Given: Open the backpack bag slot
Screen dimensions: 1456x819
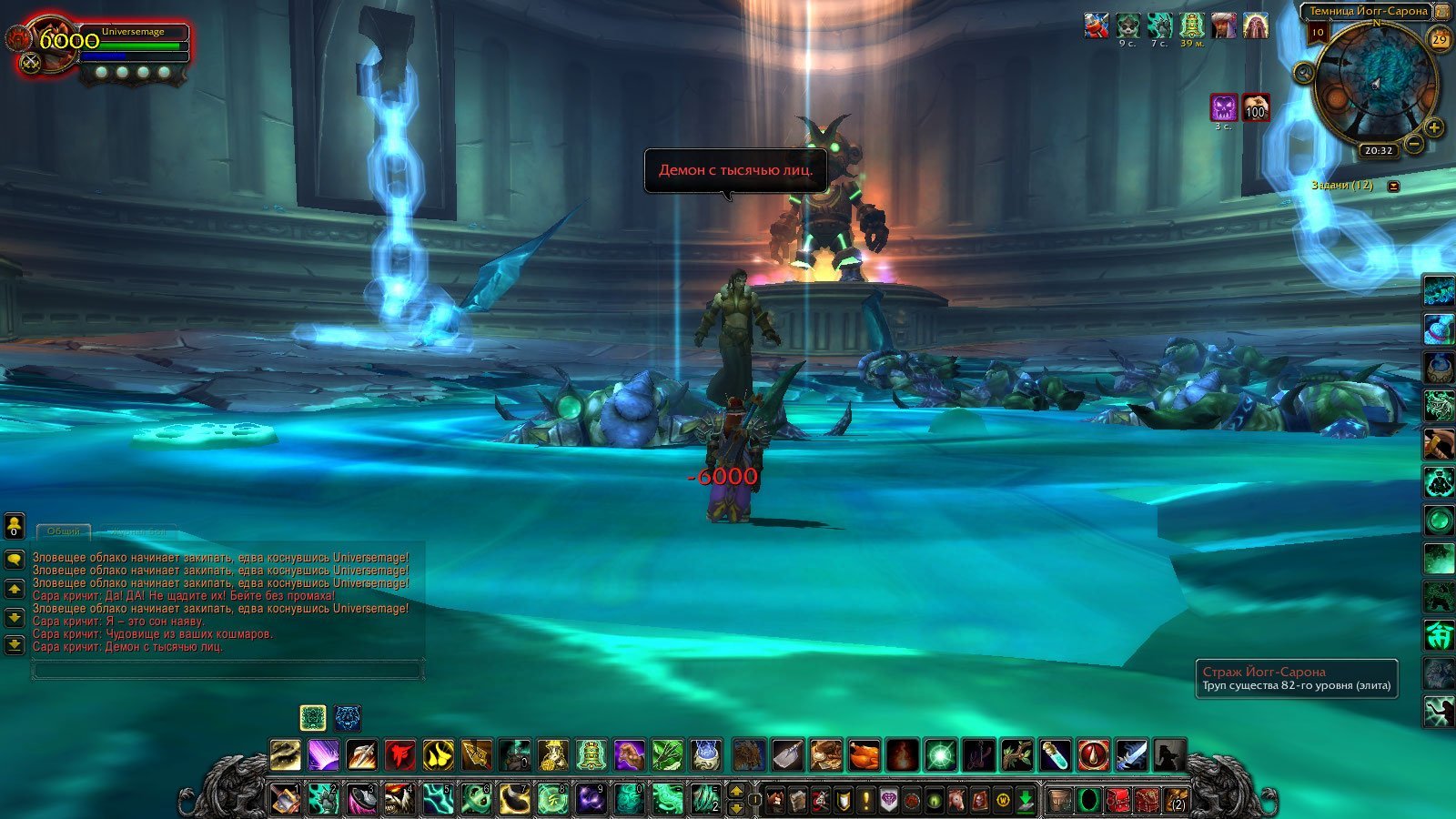Looking at the screenshot, I should click(x=1176, y=801).
